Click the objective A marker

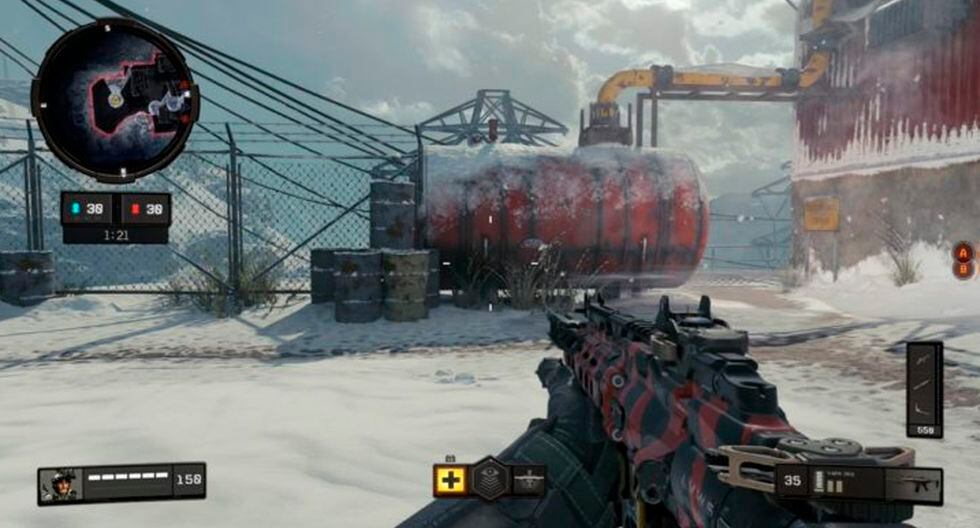[x=965, y=250]
